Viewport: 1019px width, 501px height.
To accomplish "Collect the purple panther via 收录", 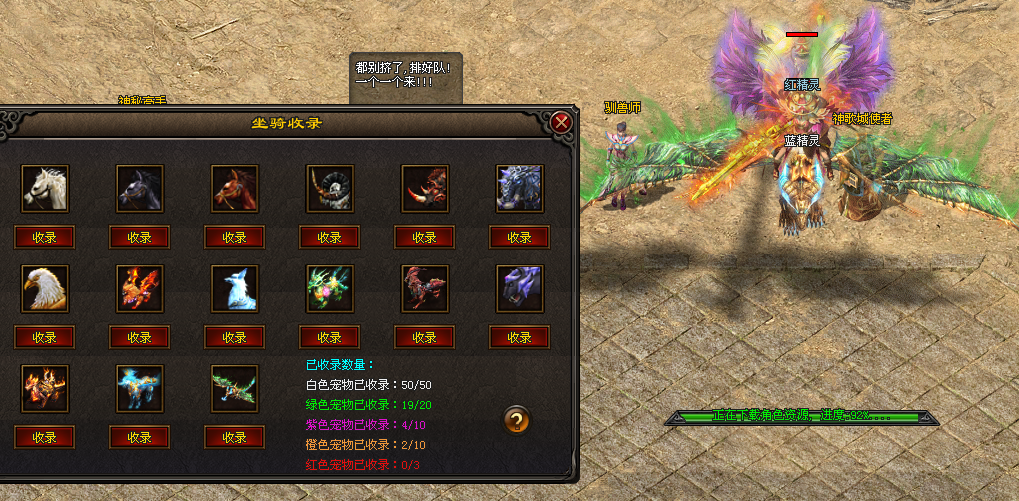I will (x=520, y=337).
